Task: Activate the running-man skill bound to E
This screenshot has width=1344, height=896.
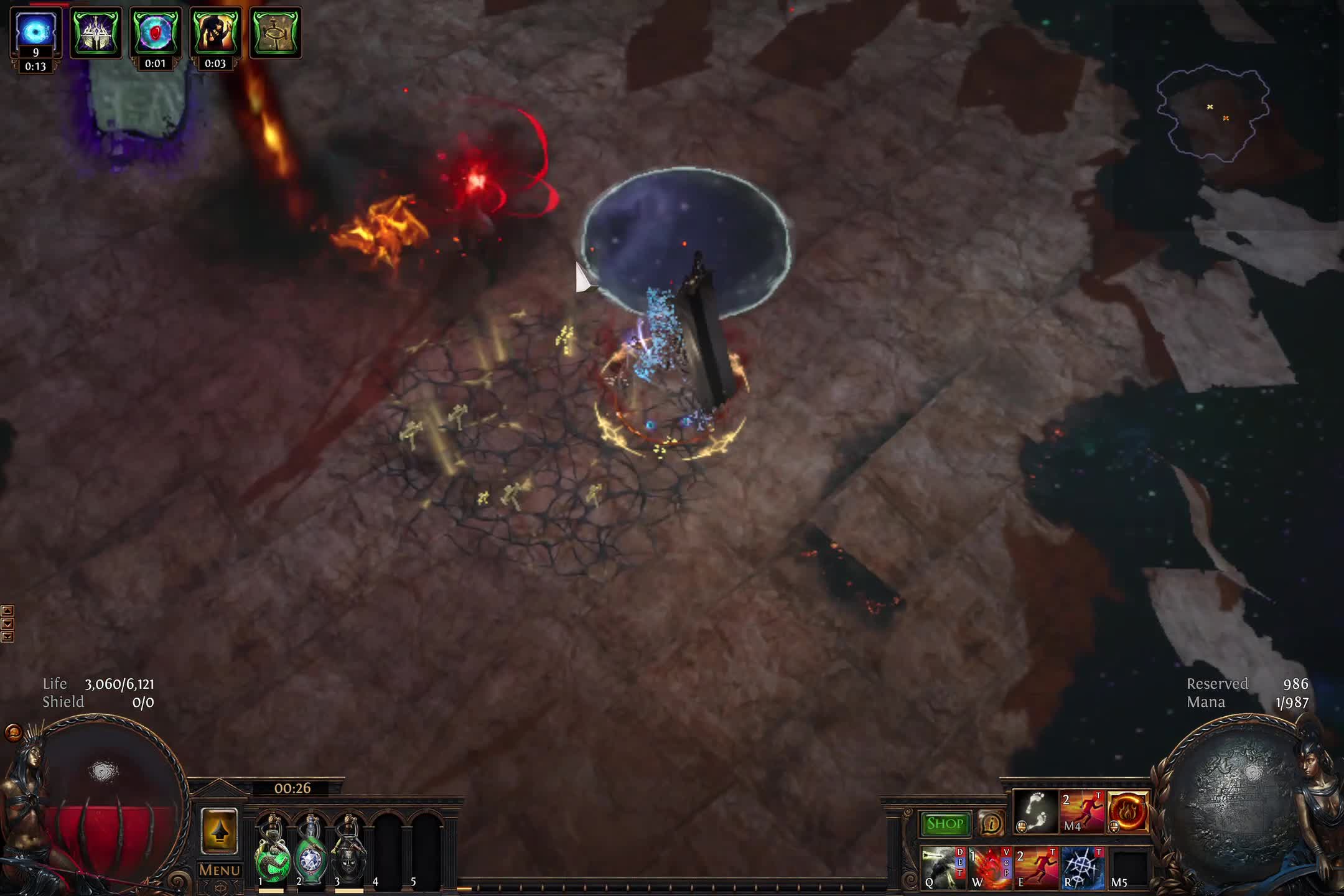Action: [x=1036, y=867]
